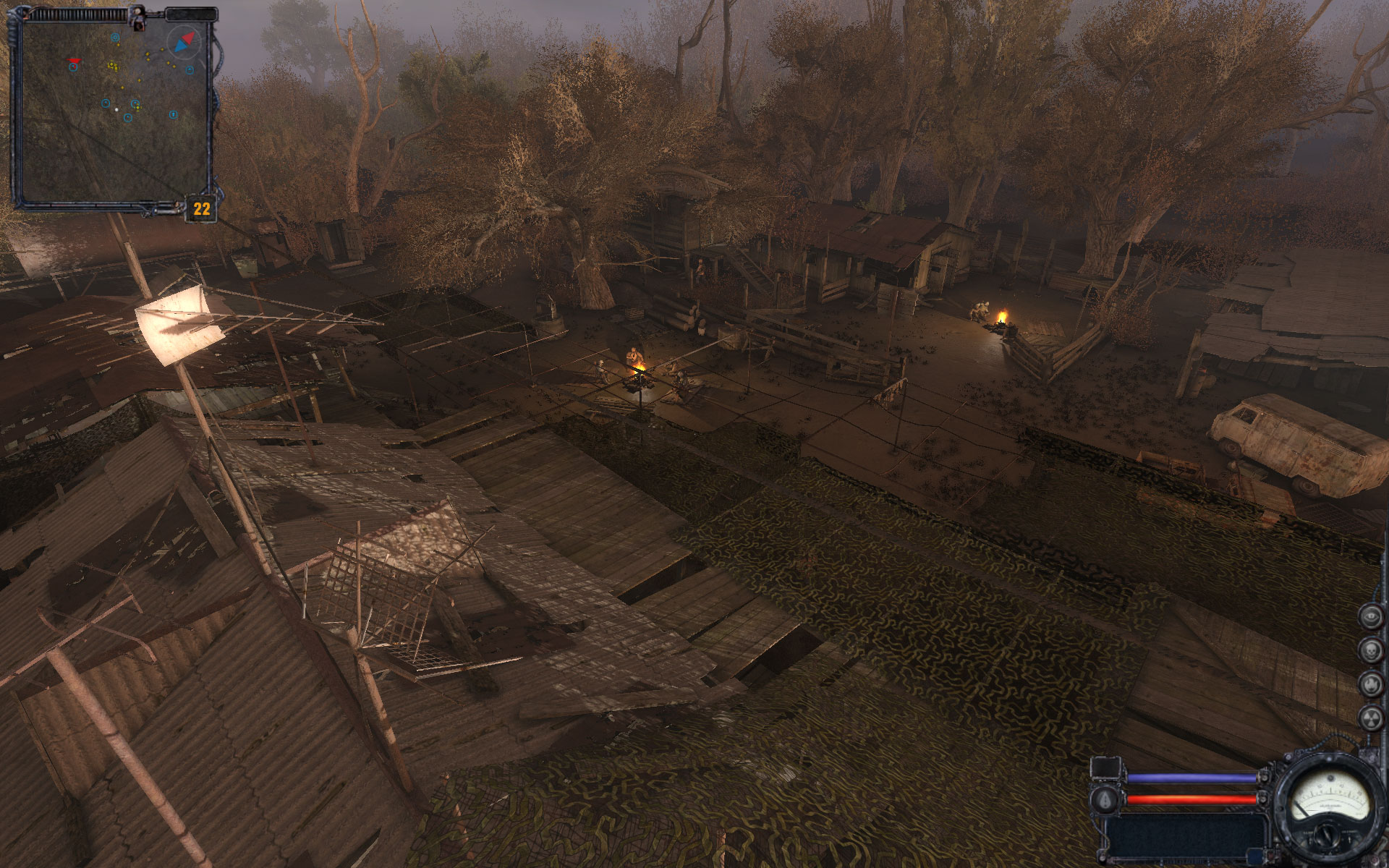Screen dimensions: 1389x868
Task: Select the radiation trefoil hazard indicator
Action: (1371, 718)
